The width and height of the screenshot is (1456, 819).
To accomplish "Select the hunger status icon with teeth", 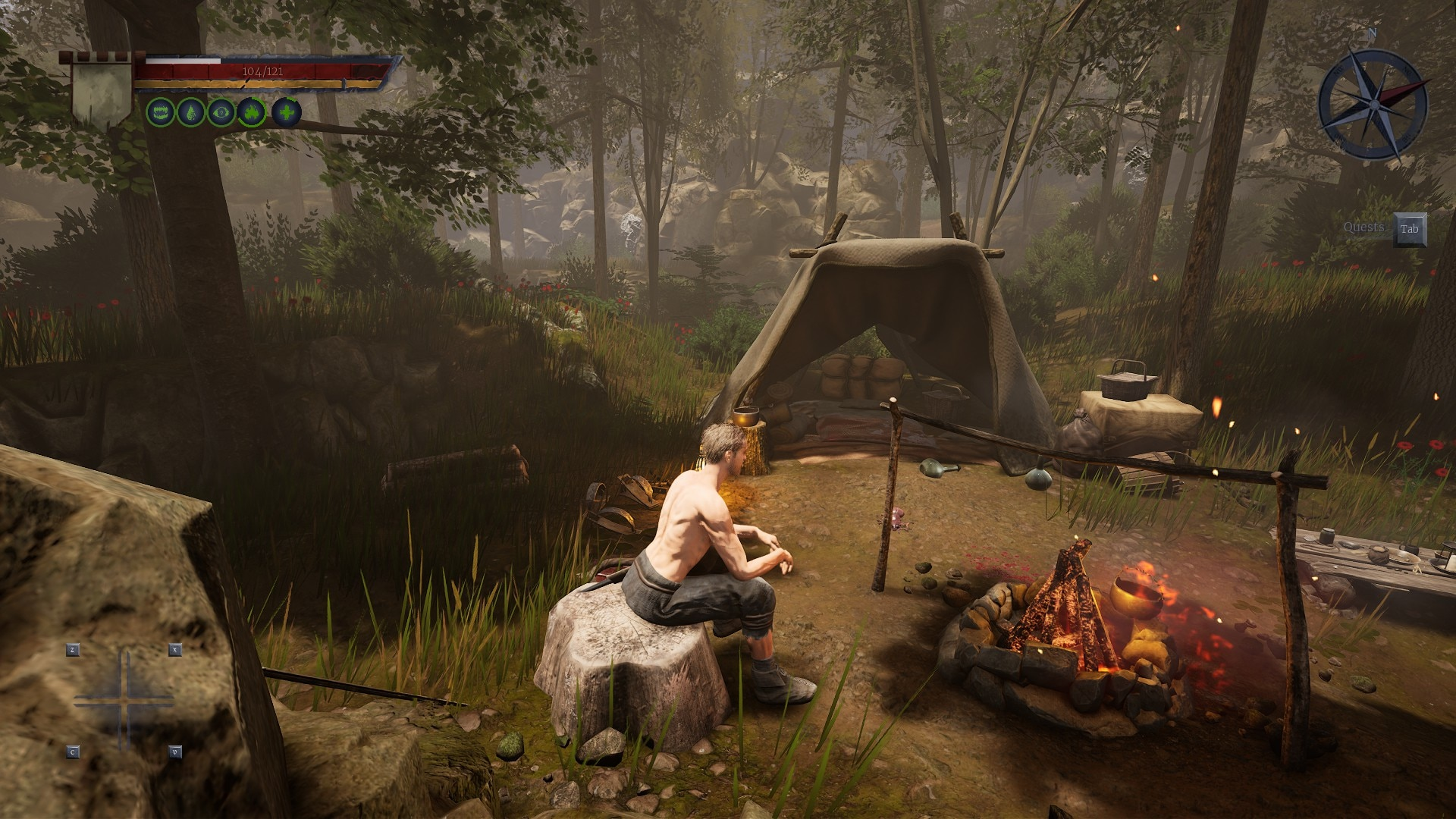I will pyautogui.click(x=160, y=113).
